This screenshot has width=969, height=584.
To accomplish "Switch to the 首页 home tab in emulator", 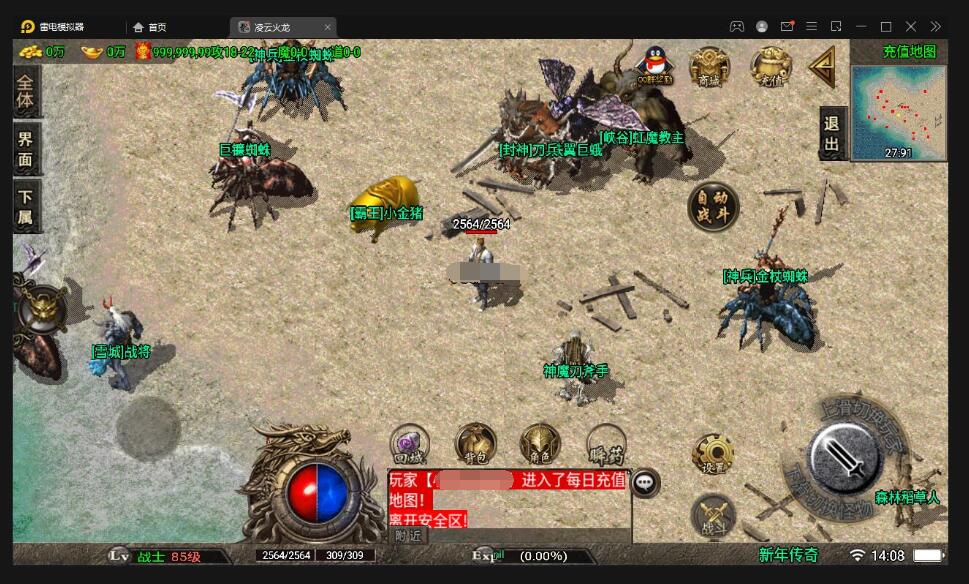I will 150,27.
